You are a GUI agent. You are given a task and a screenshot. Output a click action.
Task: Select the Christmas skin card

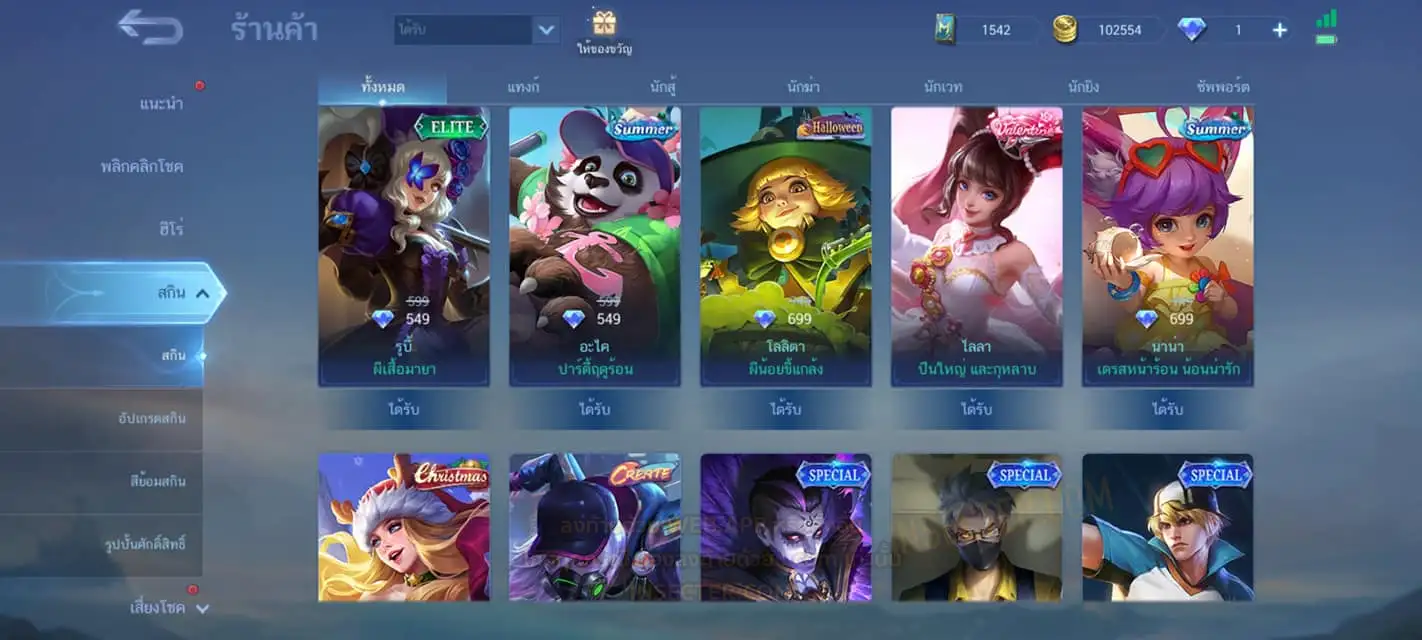tap(404, 527)
